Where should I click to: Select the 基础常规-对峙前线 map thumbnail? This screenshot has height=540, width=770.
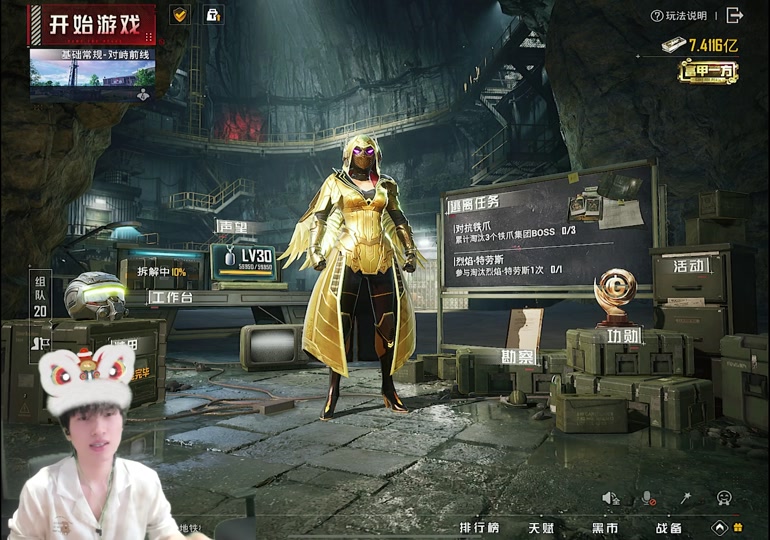point(92,73)
